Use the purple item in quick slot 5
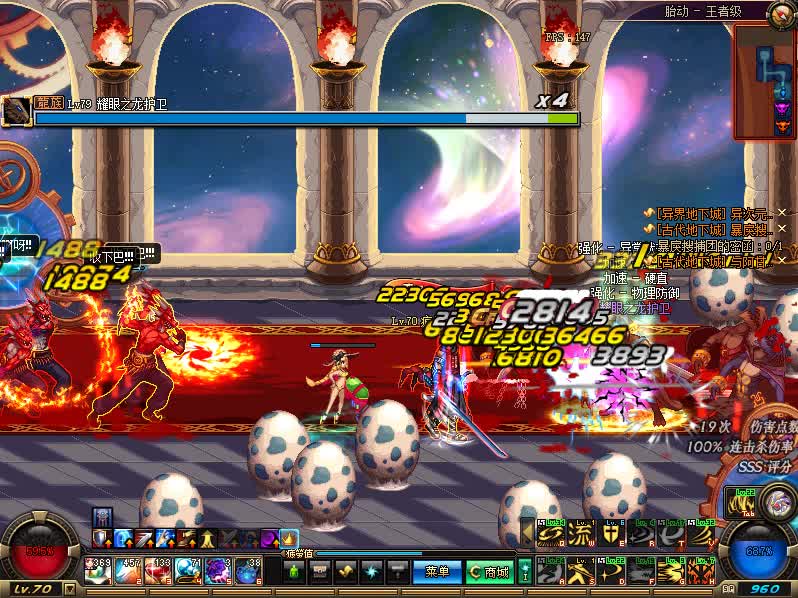This screenshot has width=798, height=598. click(x=218, y=571)
